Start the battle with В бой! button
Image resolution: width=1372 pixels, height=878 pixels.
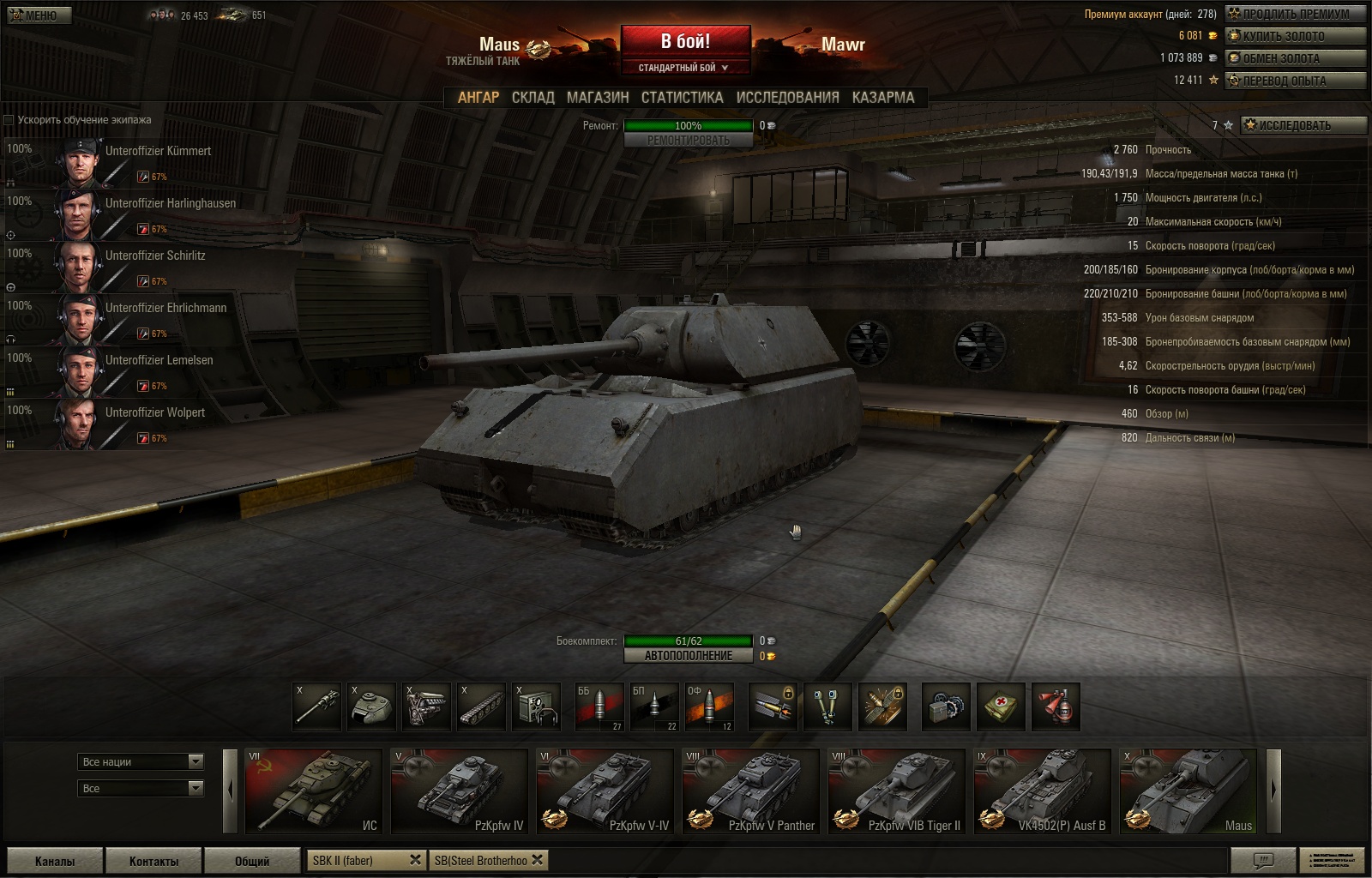tap(685, 42)
